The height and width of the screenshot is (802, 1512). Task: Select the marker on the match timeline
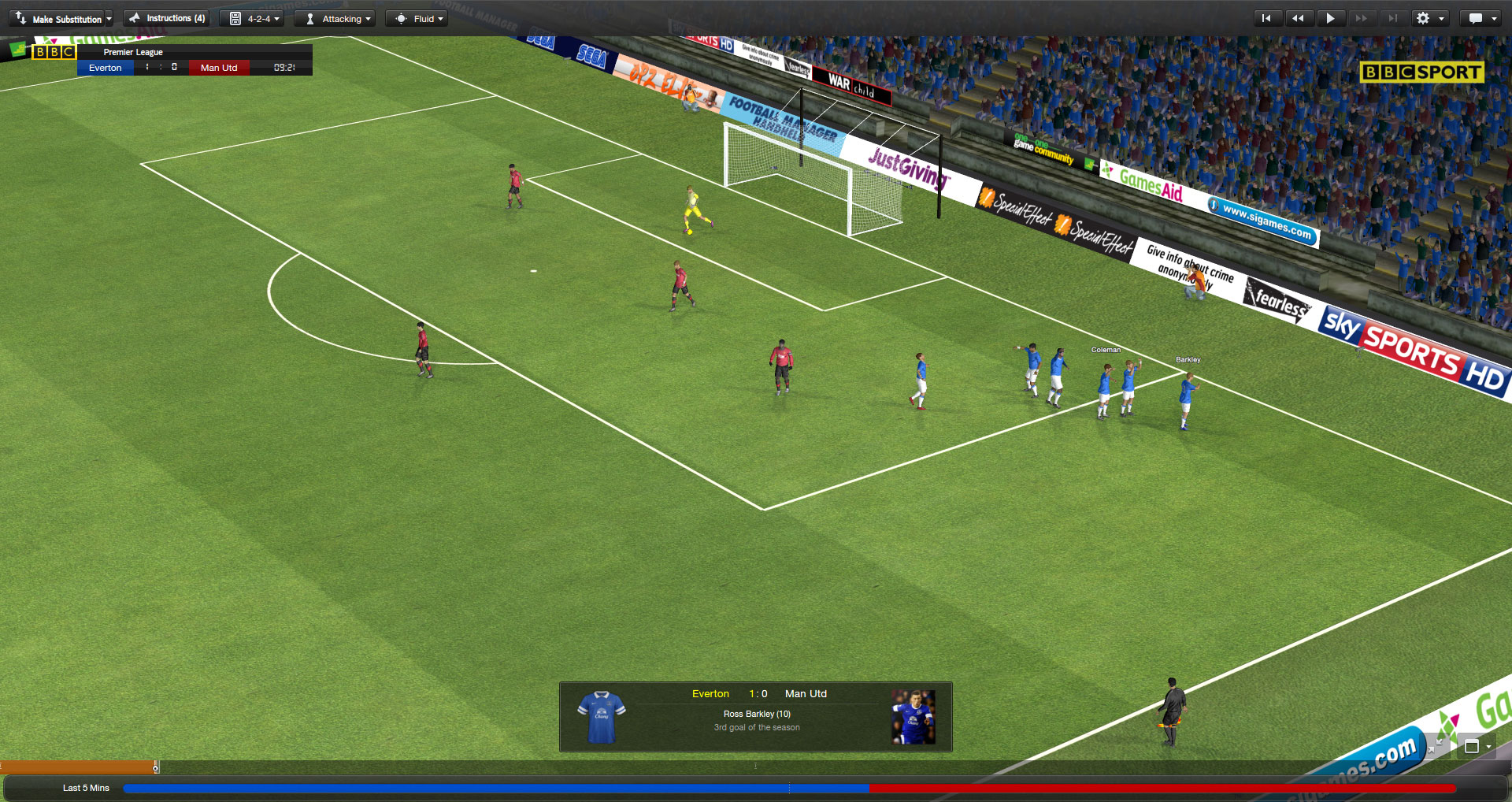(156, 767)
